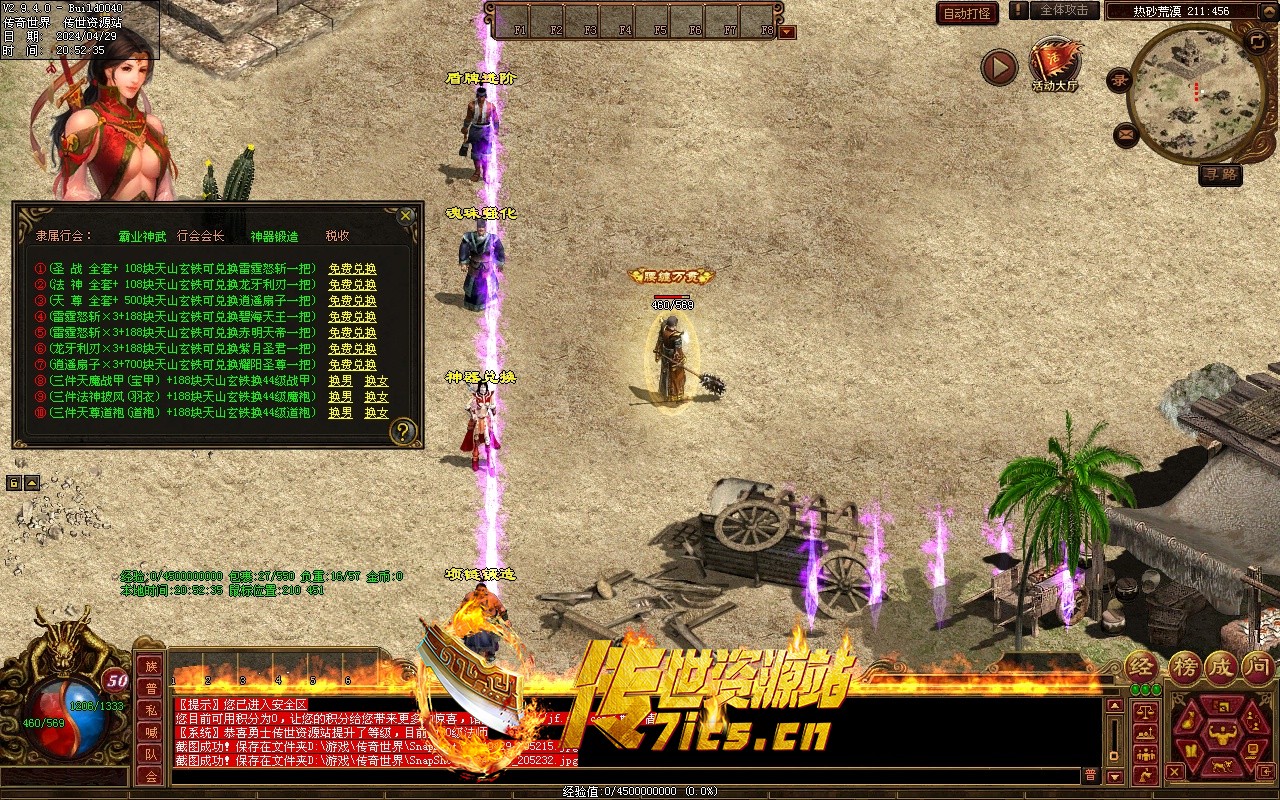Choose 换女 for option ⑩ robe exchange
The width and height of the screenshot is (1280, 800).
click(x=376, y=413)
